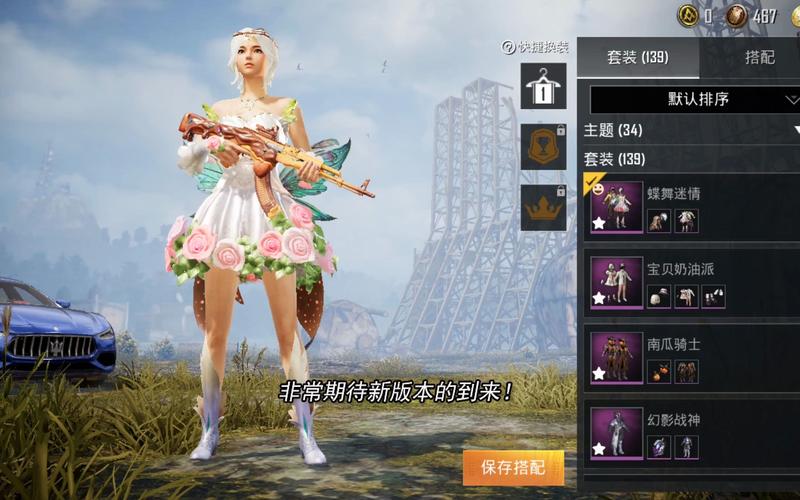This screenshot has height=500, width=800.
Task: Choose the 宝贝奶油派 outfit set
Action: click(690, 283)
